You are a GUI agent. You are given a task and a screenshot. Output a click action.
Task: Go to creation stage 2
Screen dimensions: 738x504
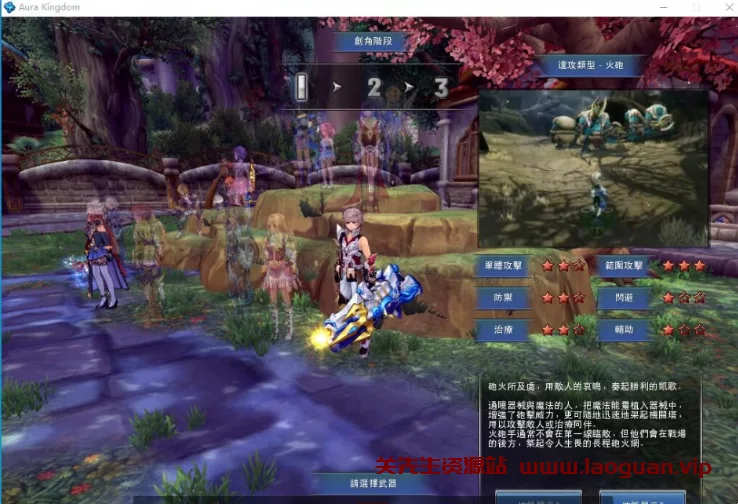pos(374,89)
